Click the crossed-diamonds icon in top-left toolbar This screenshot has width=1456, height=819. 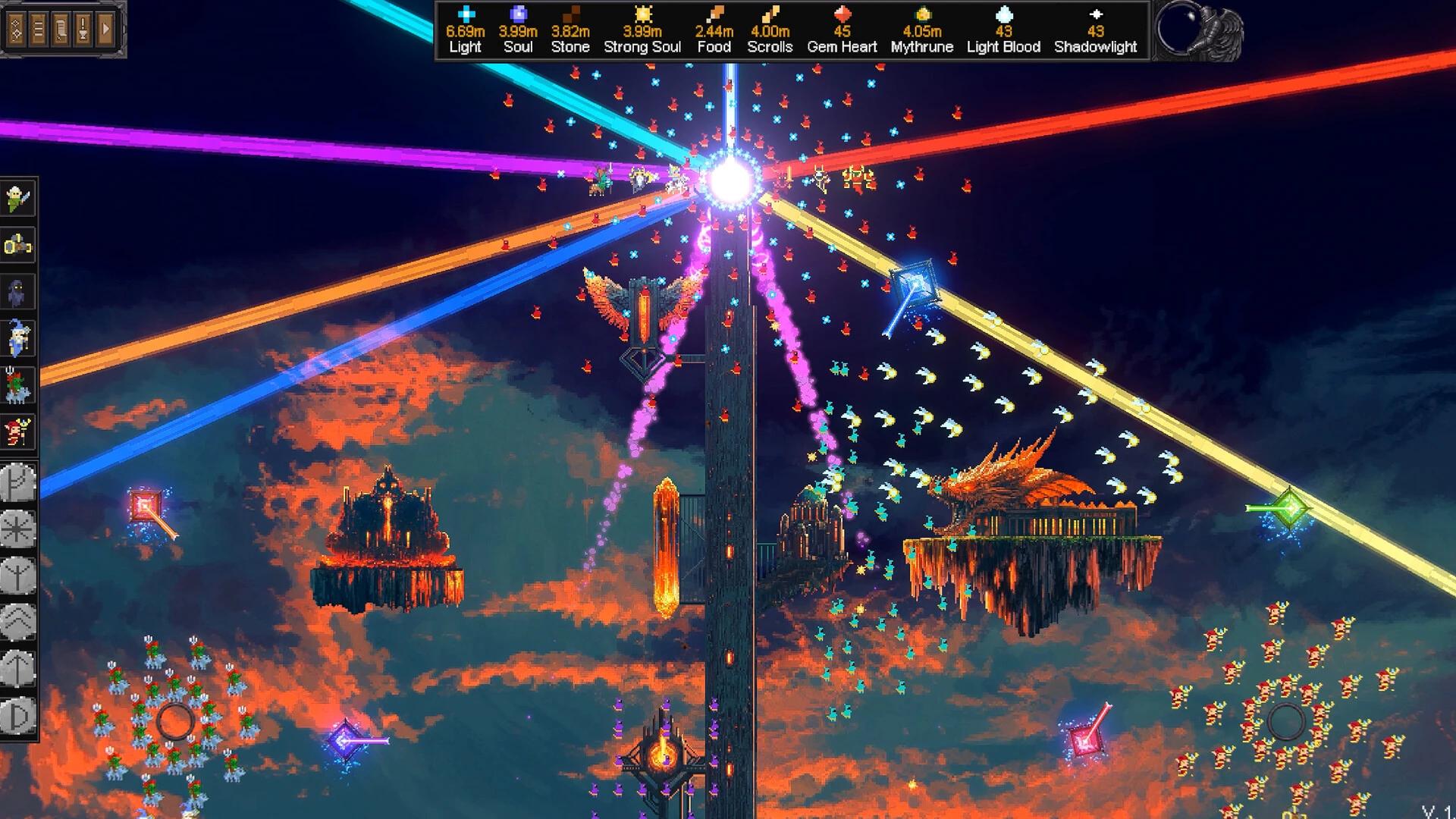click(x=15, y=29)
